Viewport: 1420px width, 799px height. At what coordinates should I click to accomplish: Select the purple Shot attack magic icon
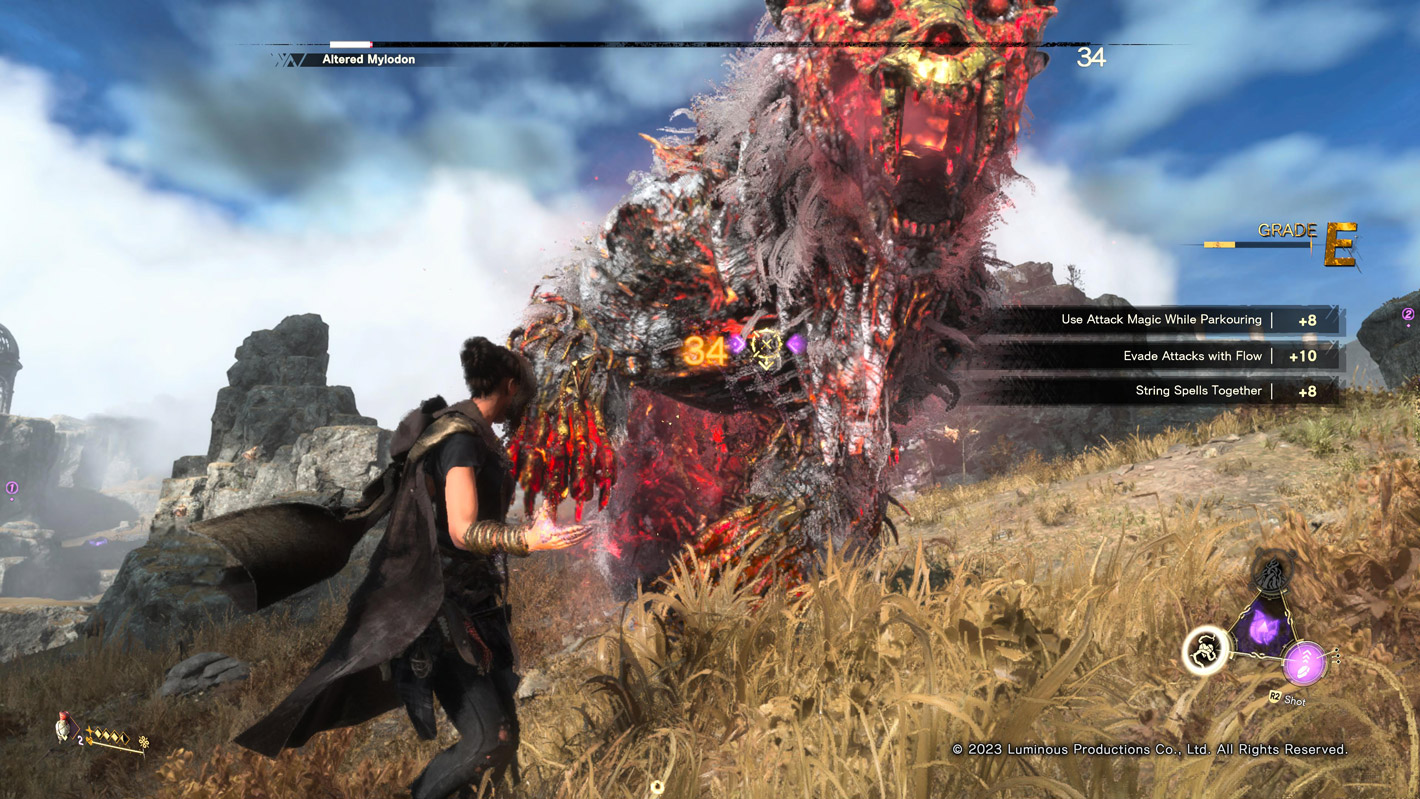click(1305, 662)
